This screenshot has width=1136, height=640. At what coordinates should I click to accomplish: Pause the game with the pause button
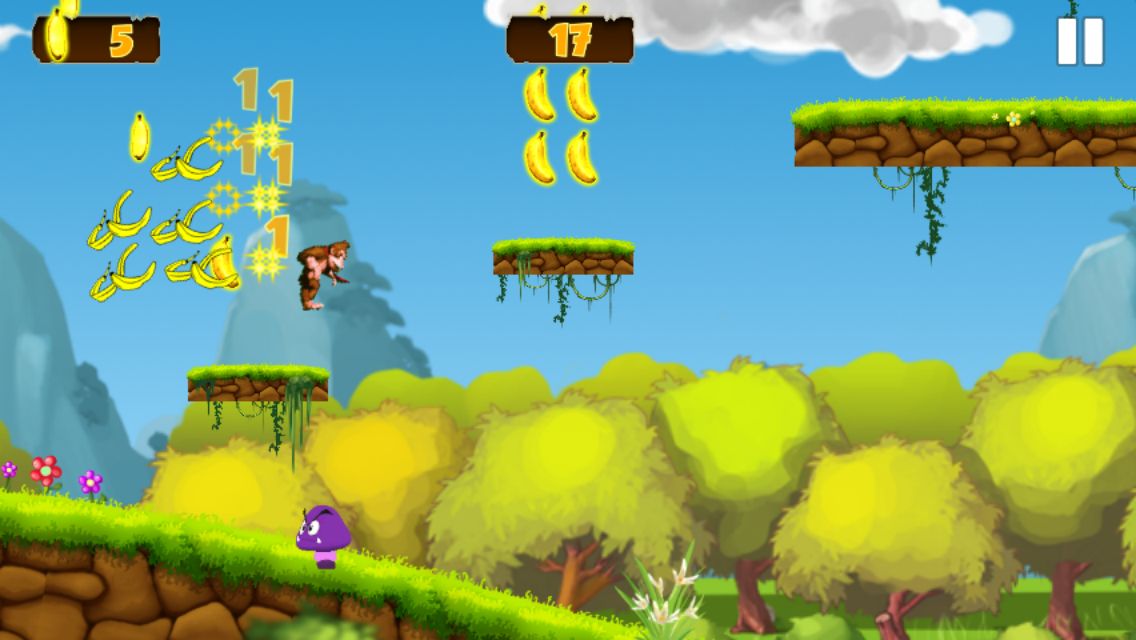tap(1080, 41)
